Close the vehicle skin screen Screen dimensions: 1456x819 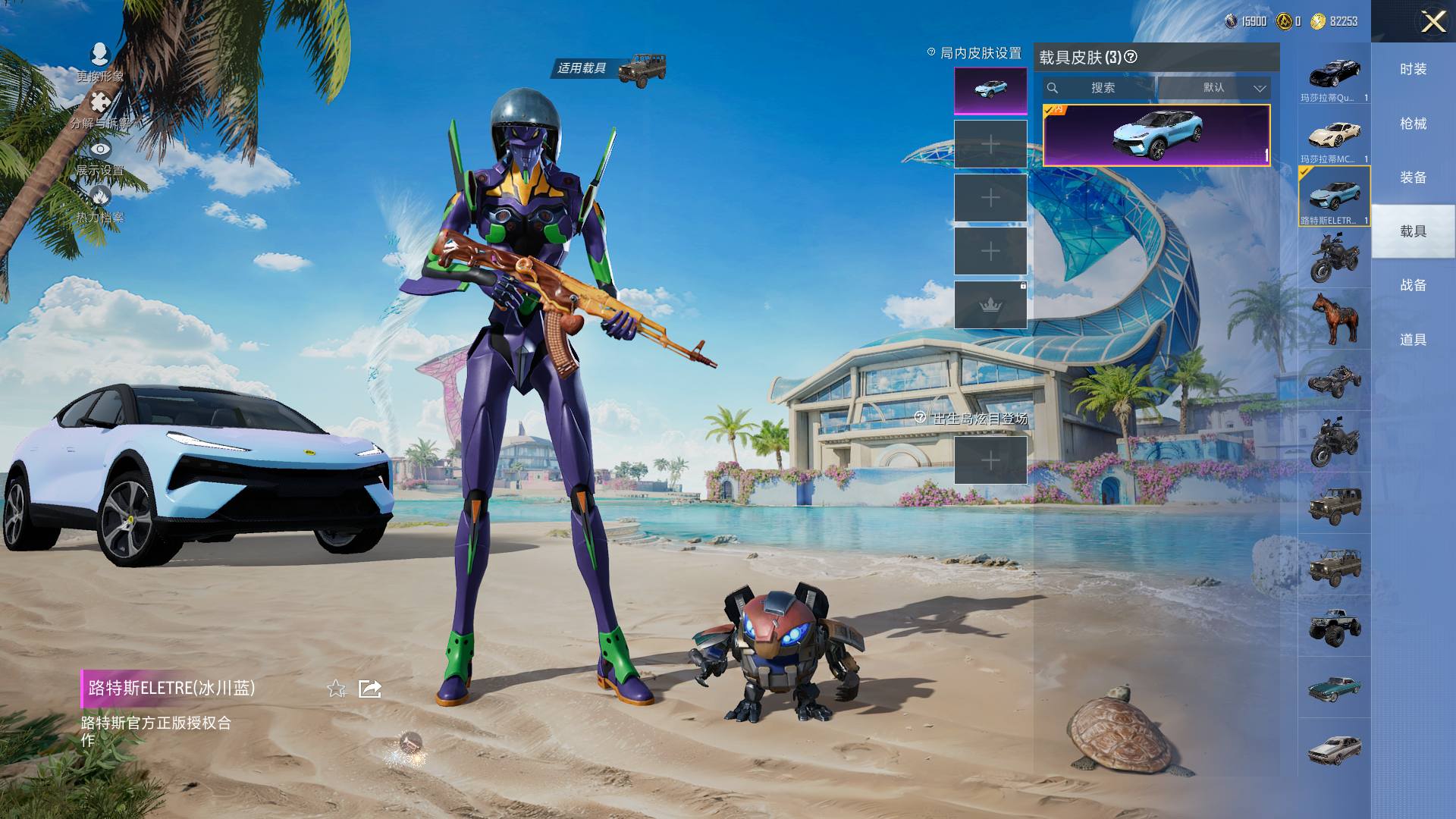1432,22
